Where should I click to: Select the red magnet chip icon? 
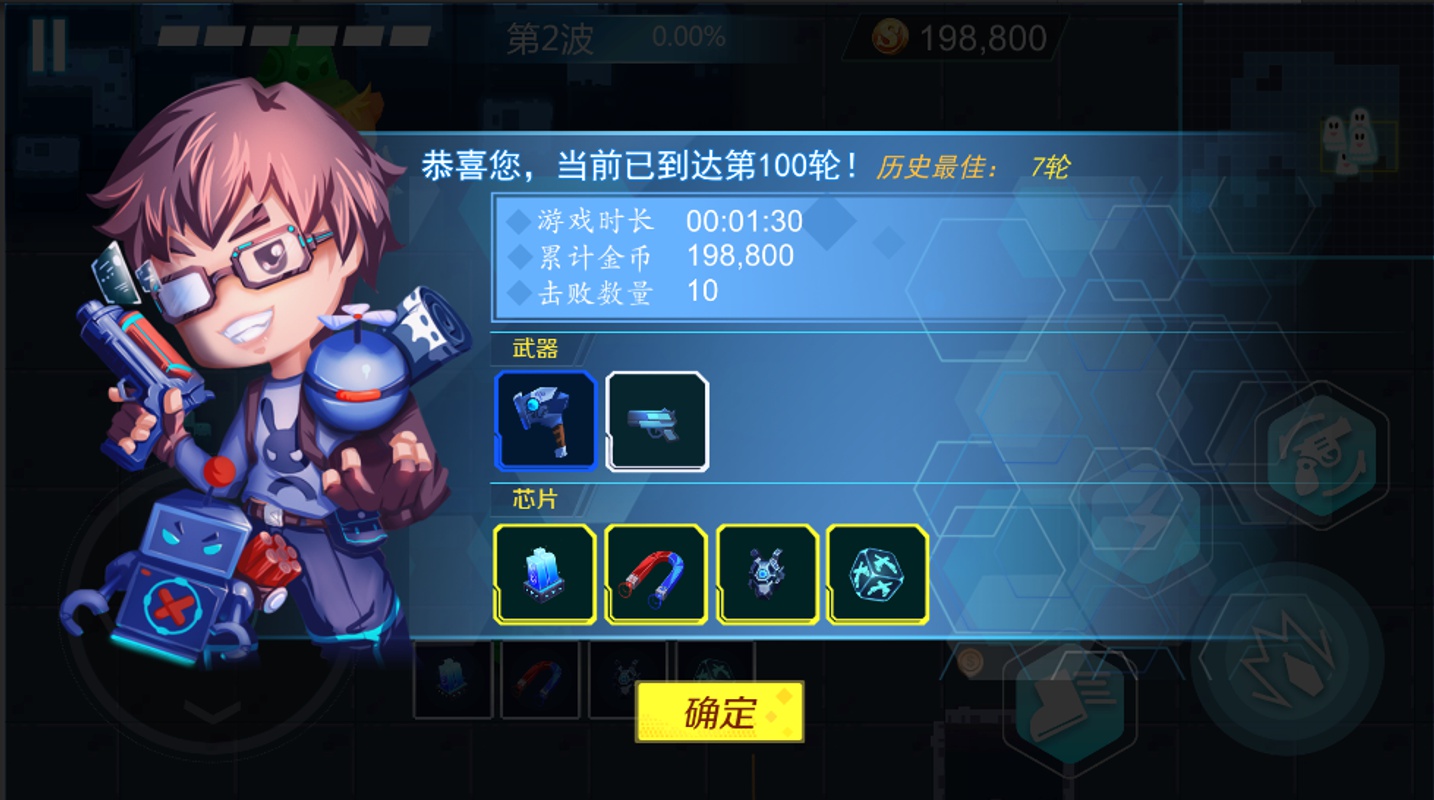[656, 575]
